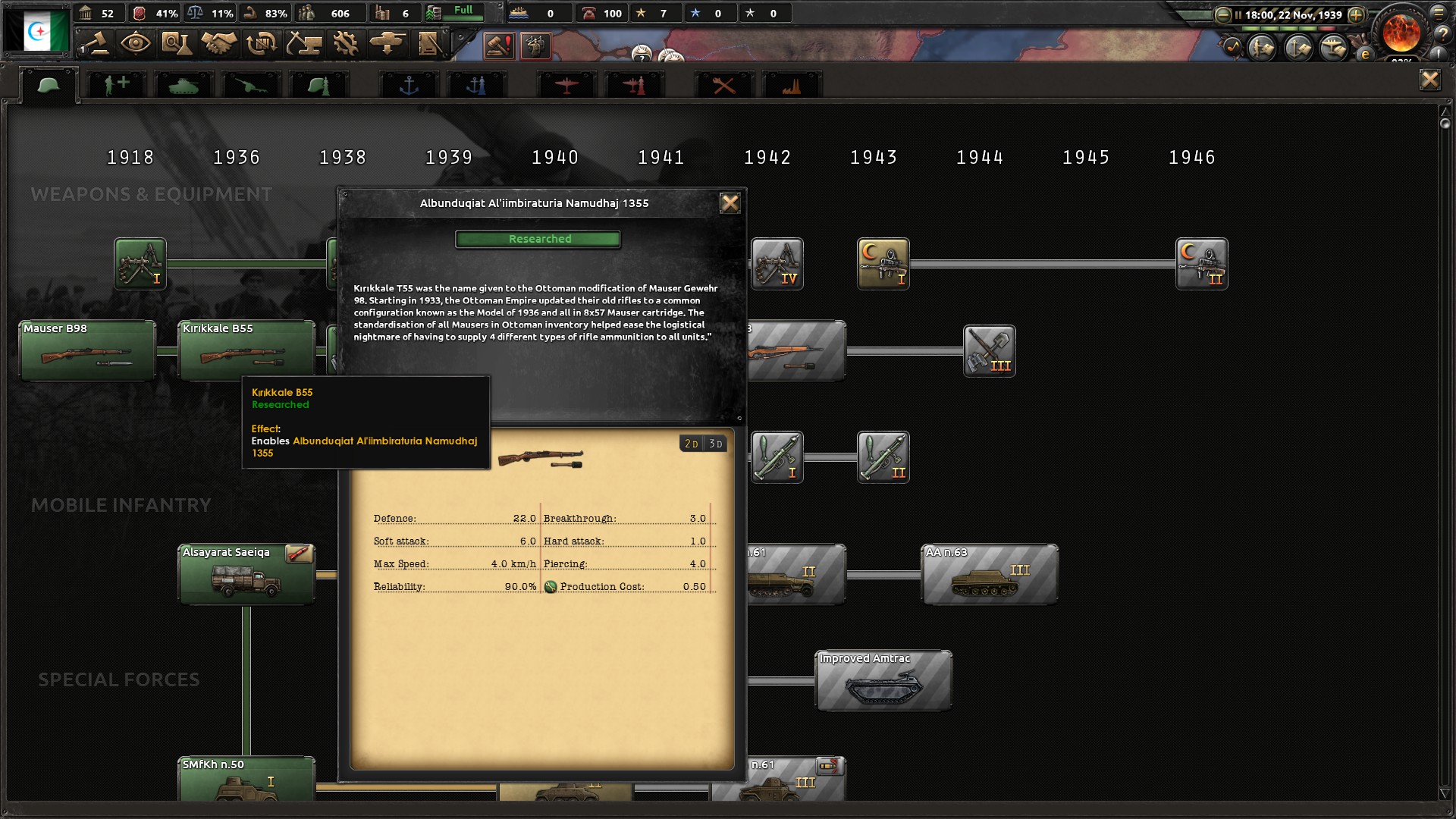
Task: Click the green Researched banner in the popup
Action: click(x=538, y=239)
